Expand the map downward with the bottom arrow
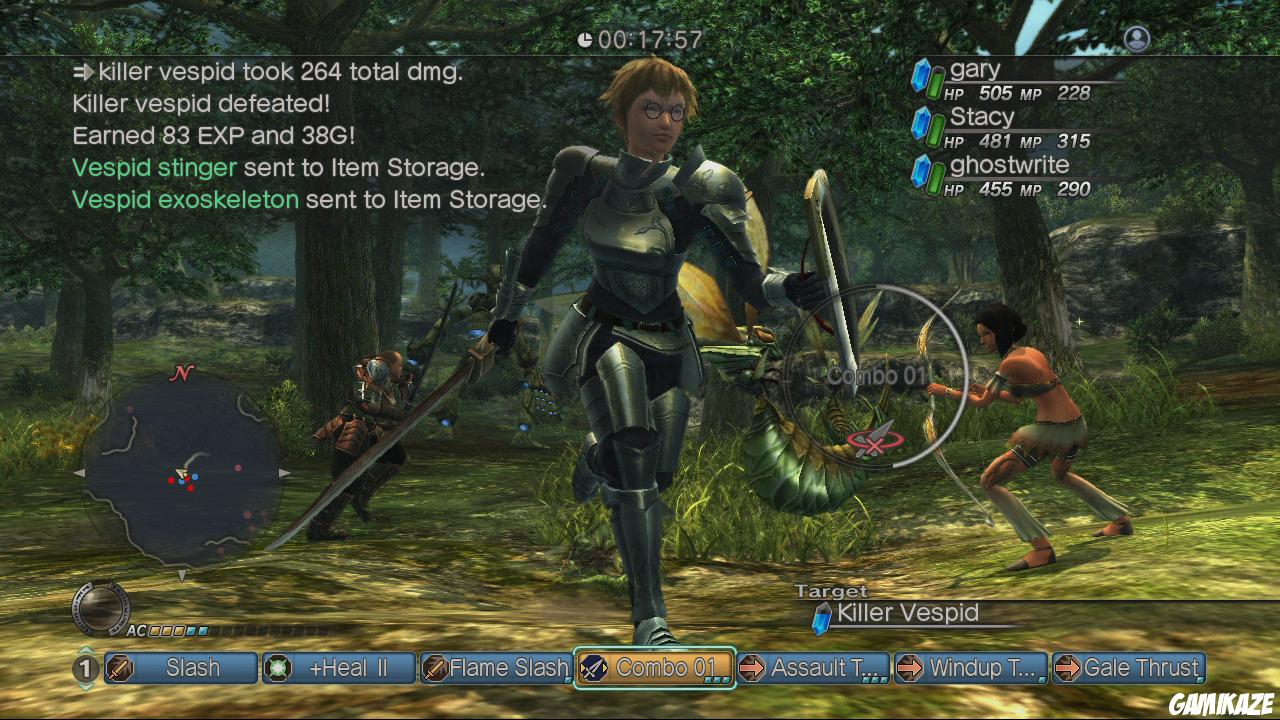This screenshot has width=1280, height=720. pyautogui.click(x=181, y=575)
